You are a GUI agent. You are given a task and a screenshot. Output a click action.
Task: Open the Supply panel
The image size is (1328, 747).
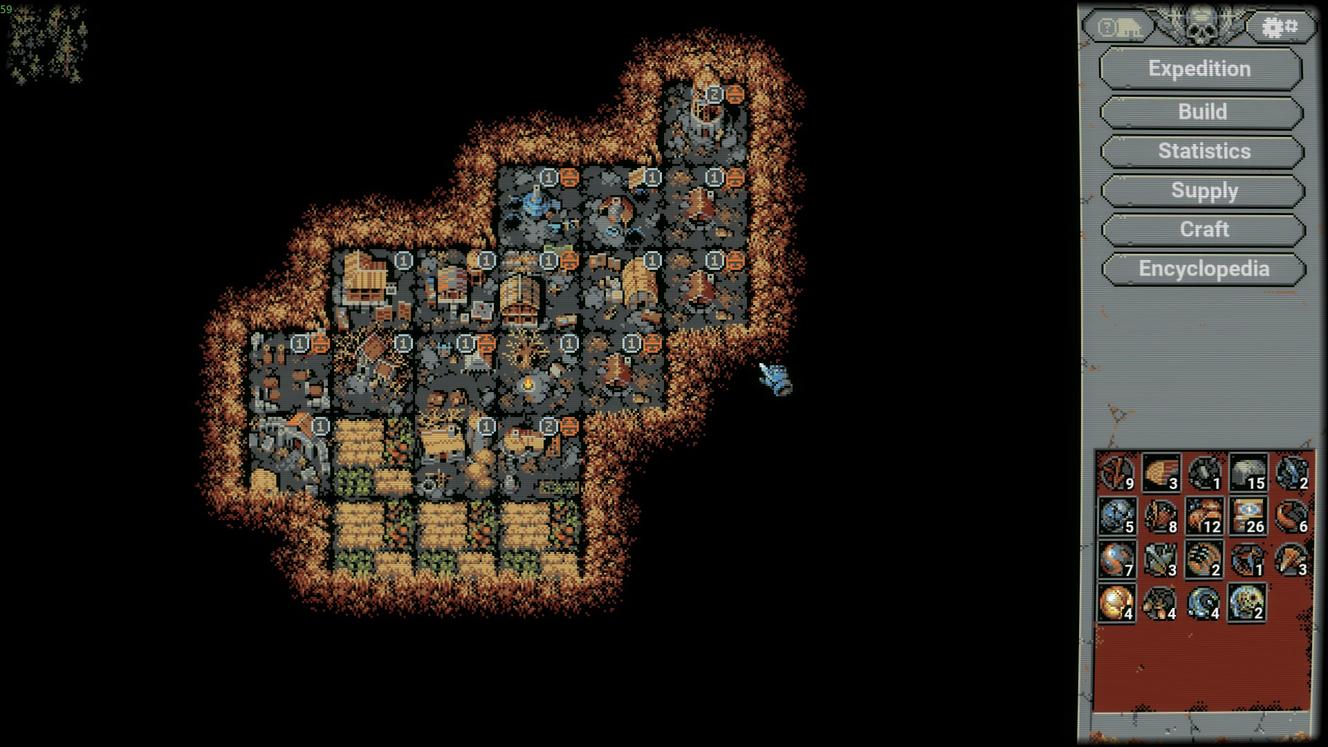pyautogui.click(x=1204, y=190)
